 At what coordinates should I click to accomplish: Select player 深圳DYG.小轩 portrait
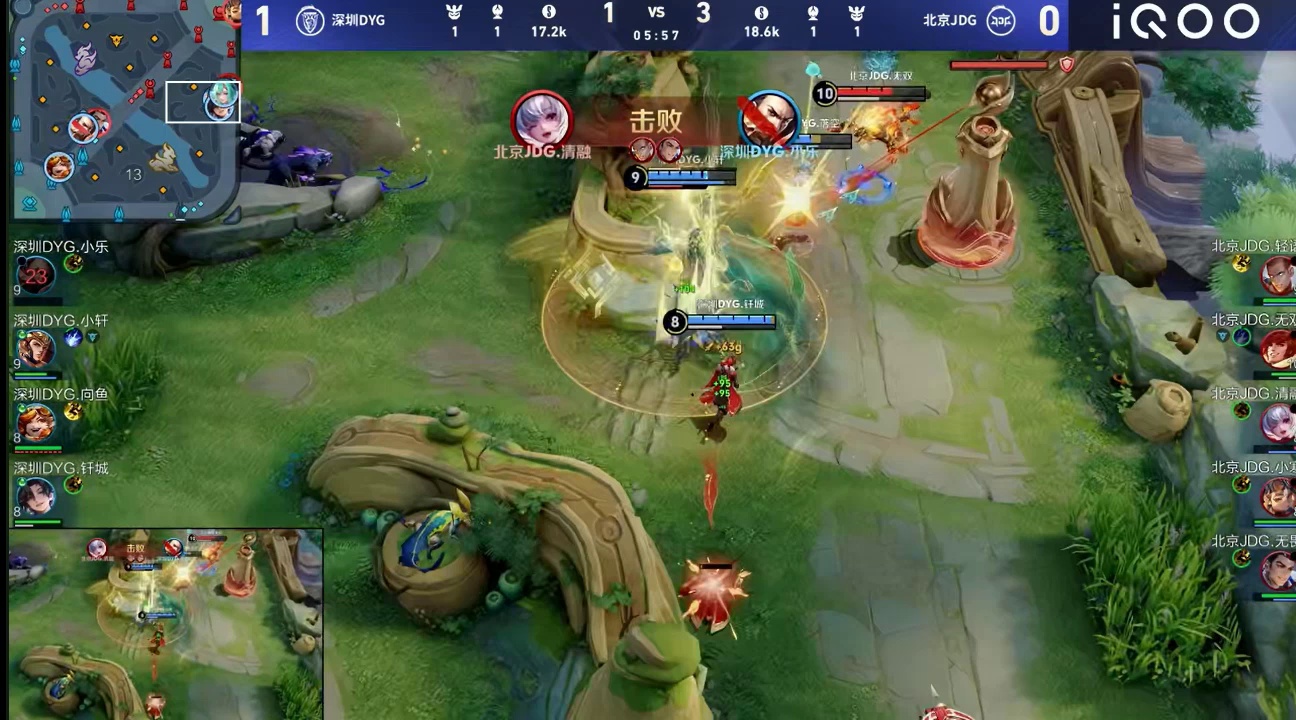[36, 349]
